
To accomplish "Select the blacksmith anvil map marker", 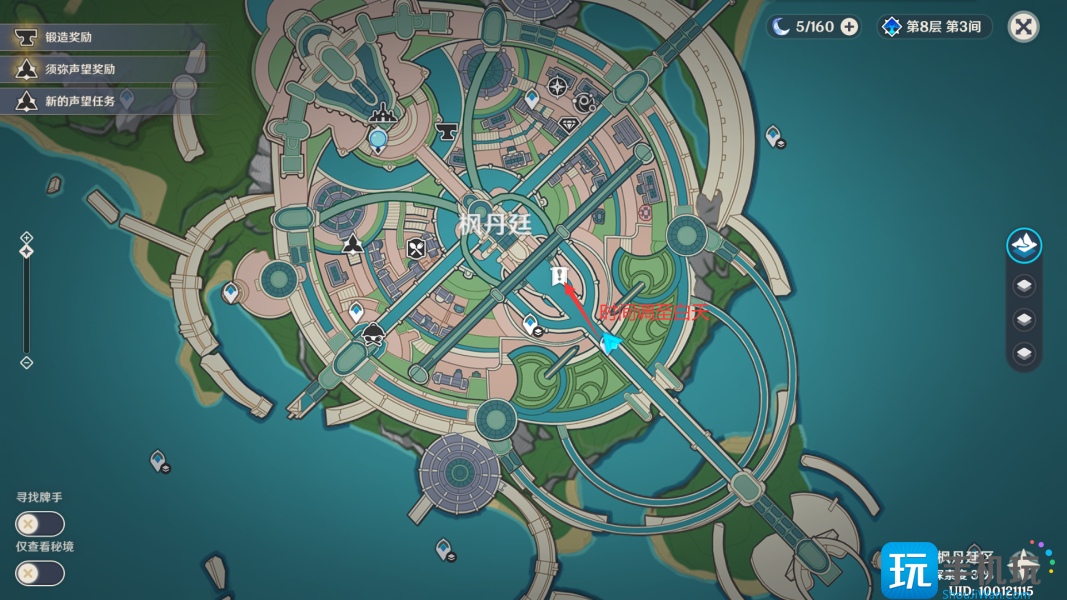I will click(446, 130).
